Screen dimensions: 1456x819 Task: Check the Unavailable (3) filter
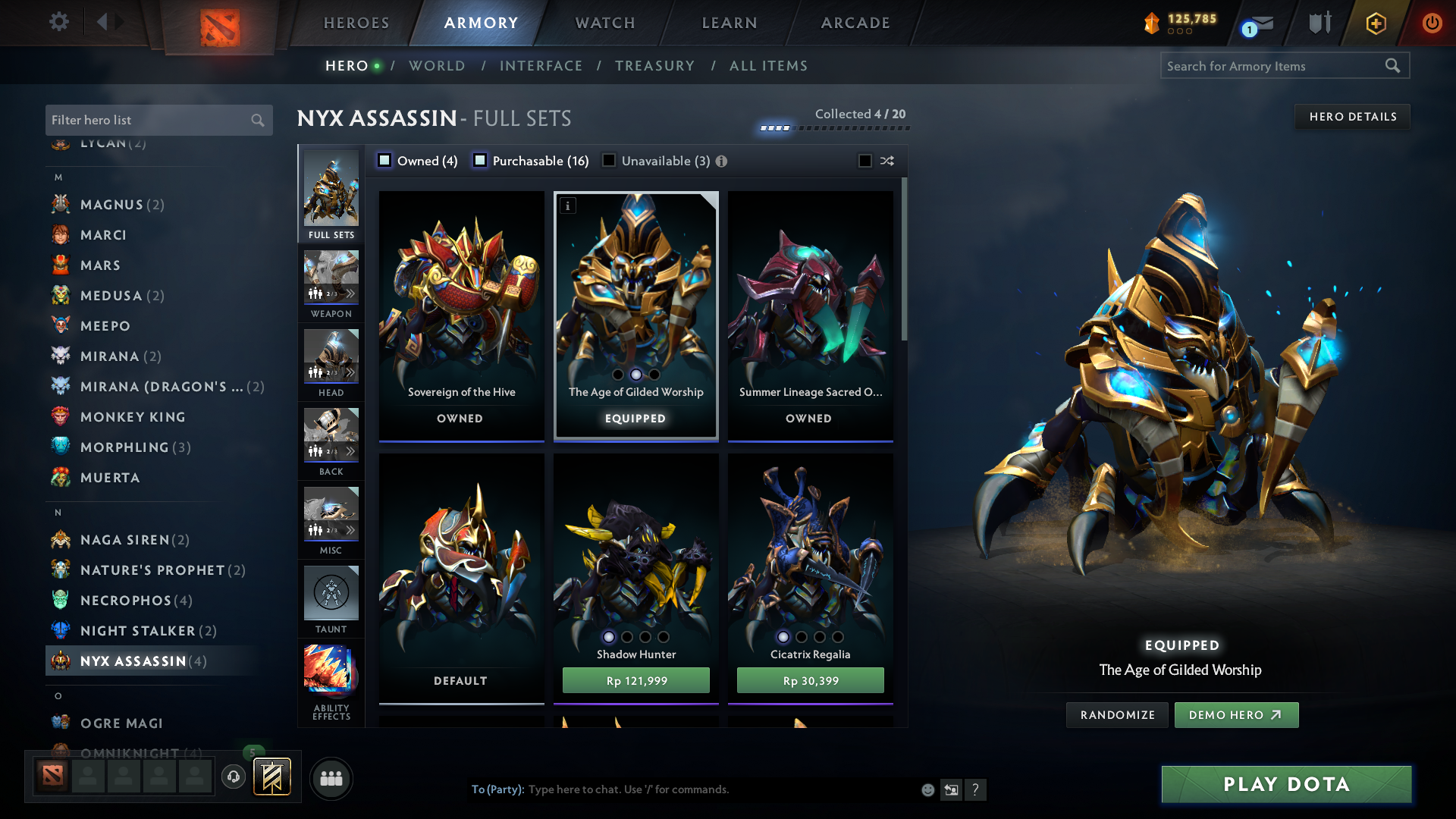tap(609, 161)
